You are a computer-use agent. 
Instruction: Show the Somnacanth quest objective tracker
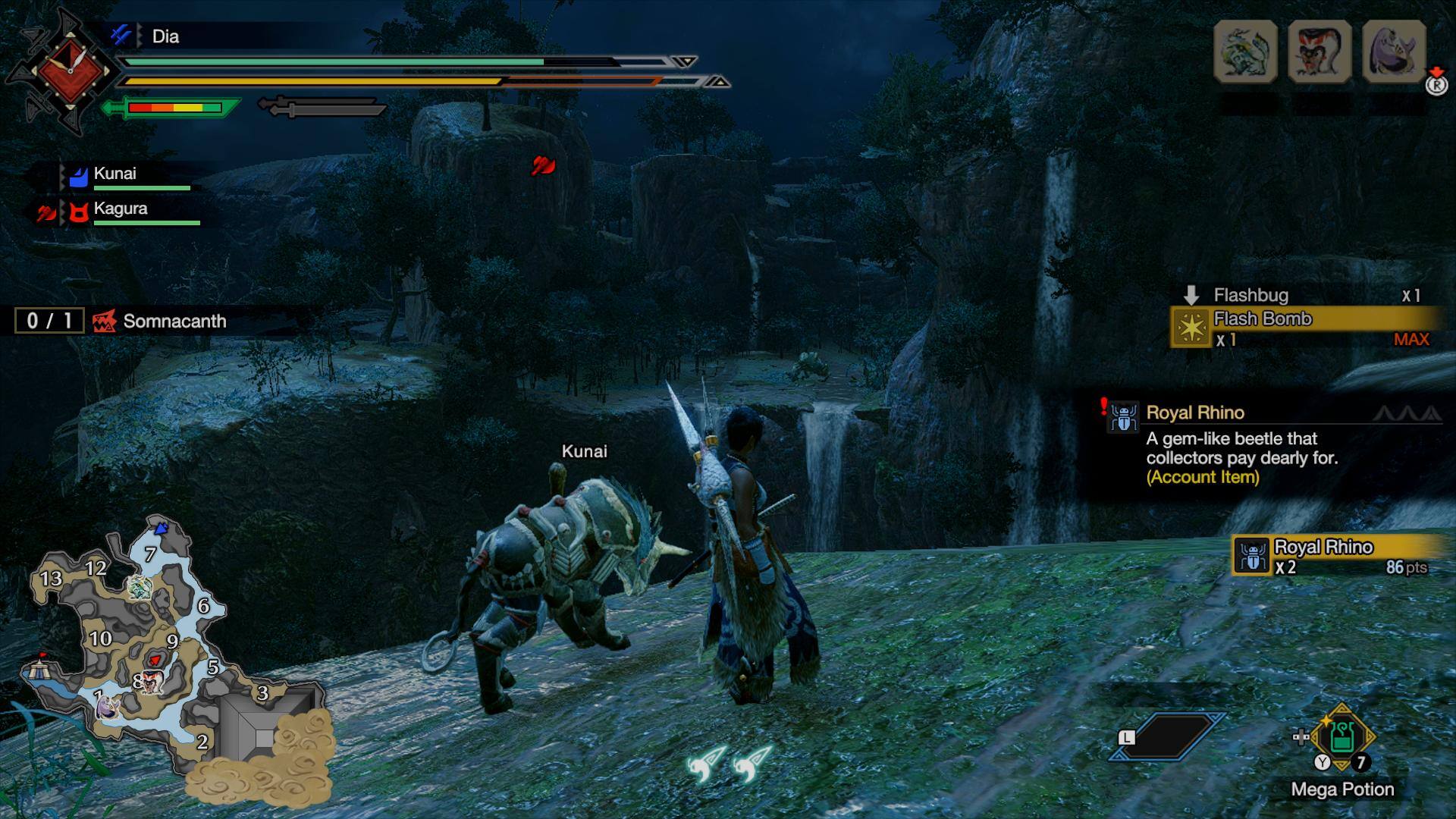click(159, 321)
